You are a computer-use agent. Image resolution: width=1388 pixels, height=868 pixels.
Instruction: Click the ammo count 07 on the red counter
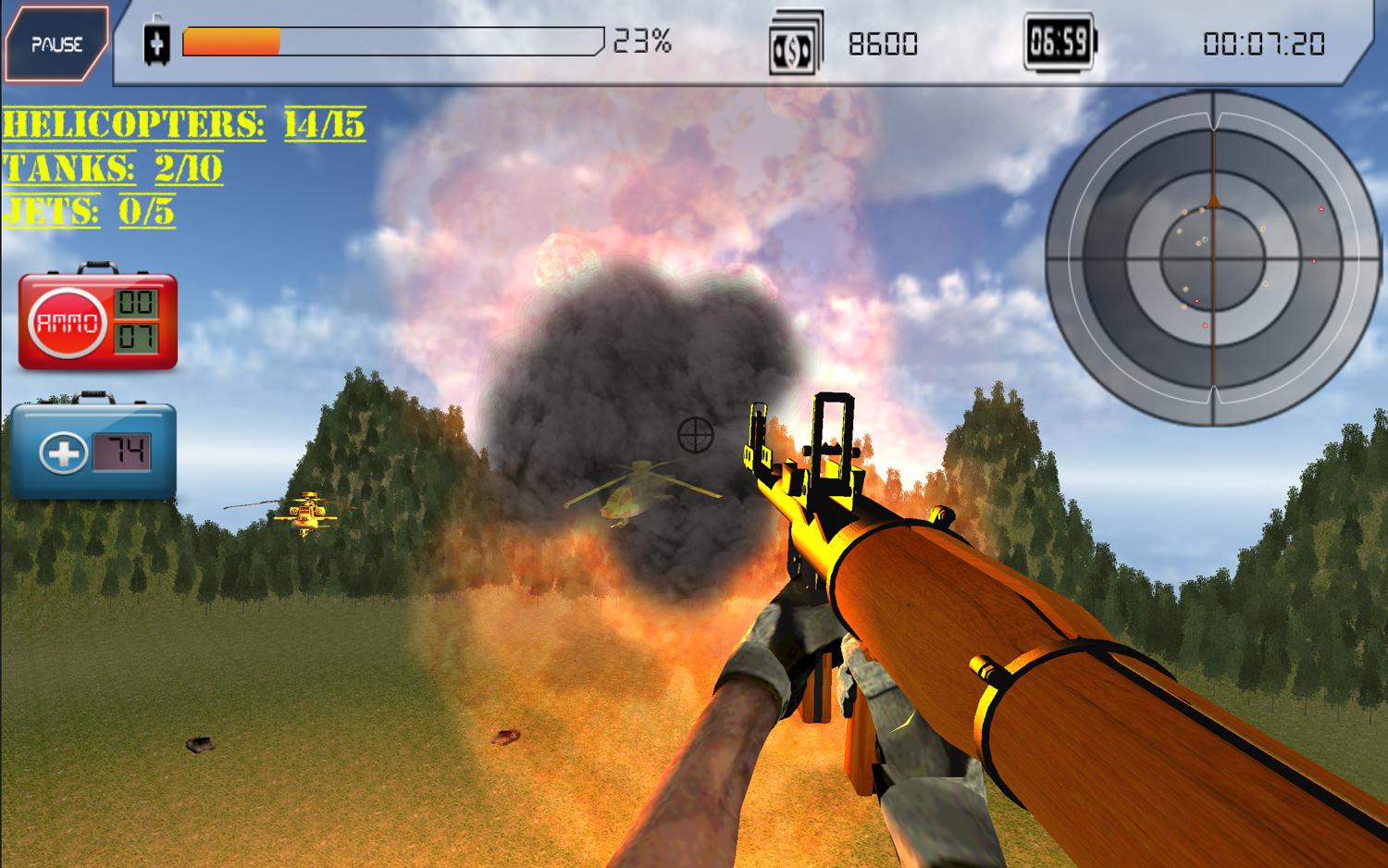[x=134, y=339]
